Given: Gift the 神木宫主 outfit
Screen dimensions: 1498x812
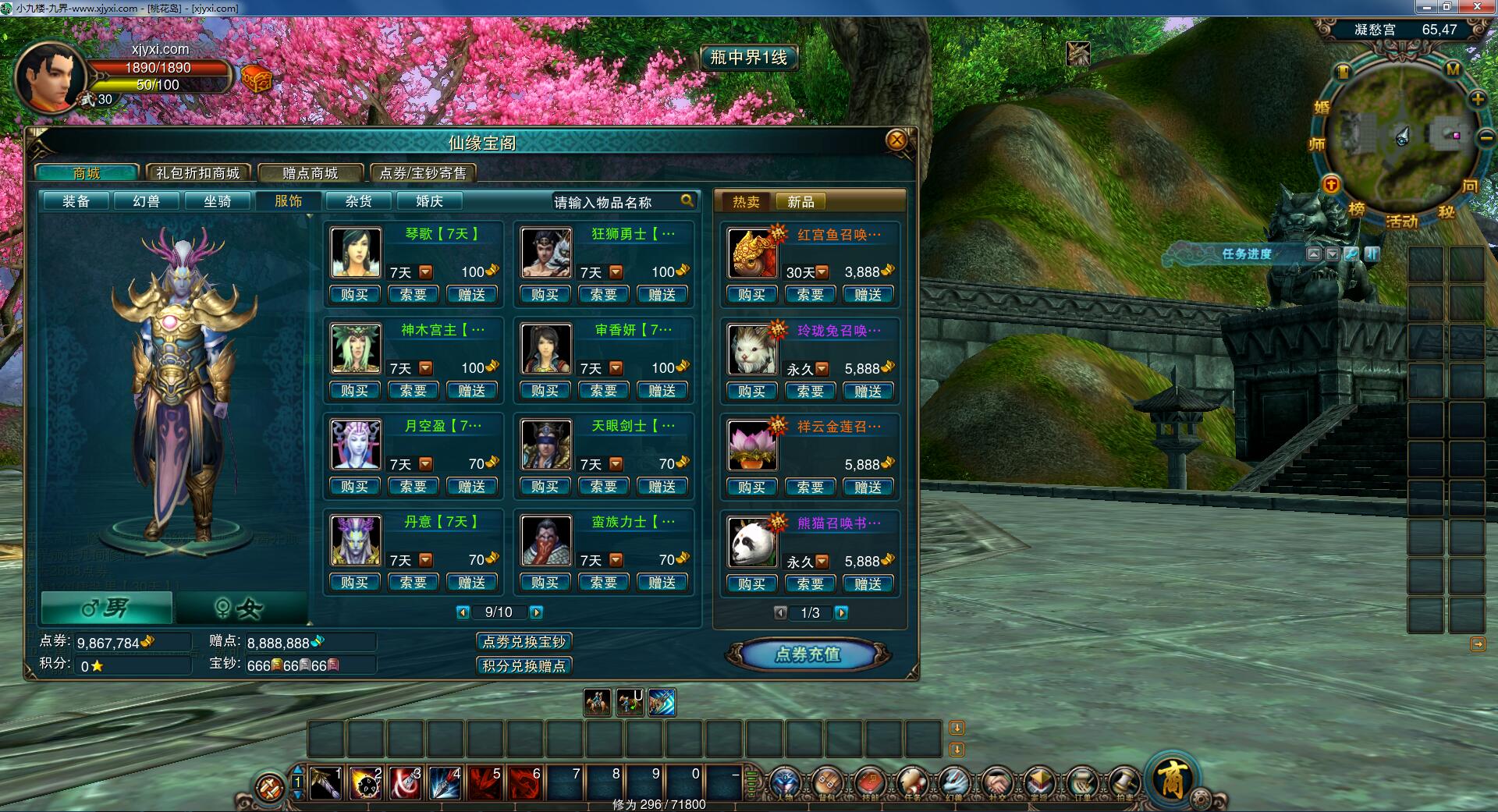Looking at the screenshot, I should point(471,391).
